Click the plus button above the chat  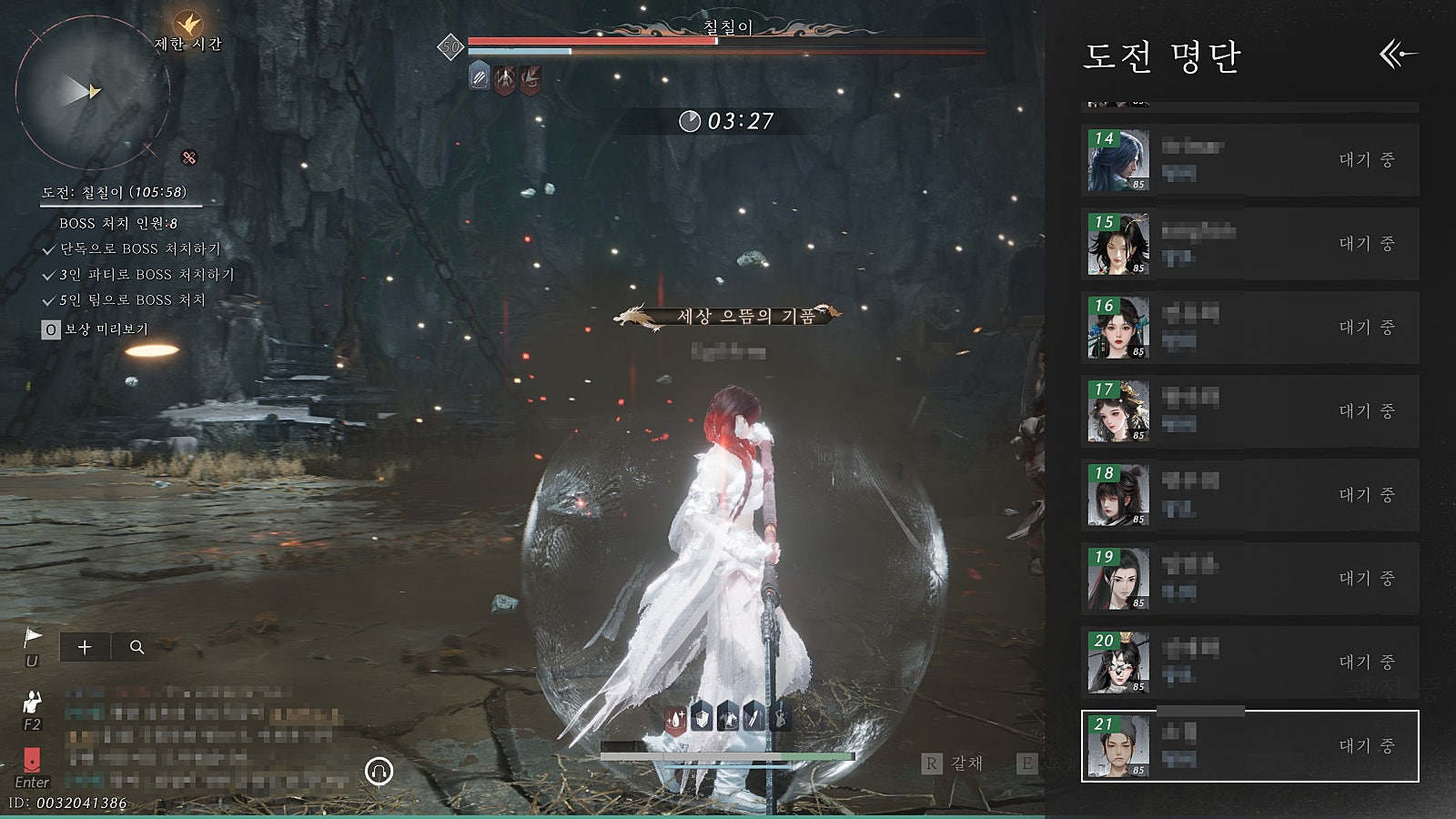[x=85, y=647]
